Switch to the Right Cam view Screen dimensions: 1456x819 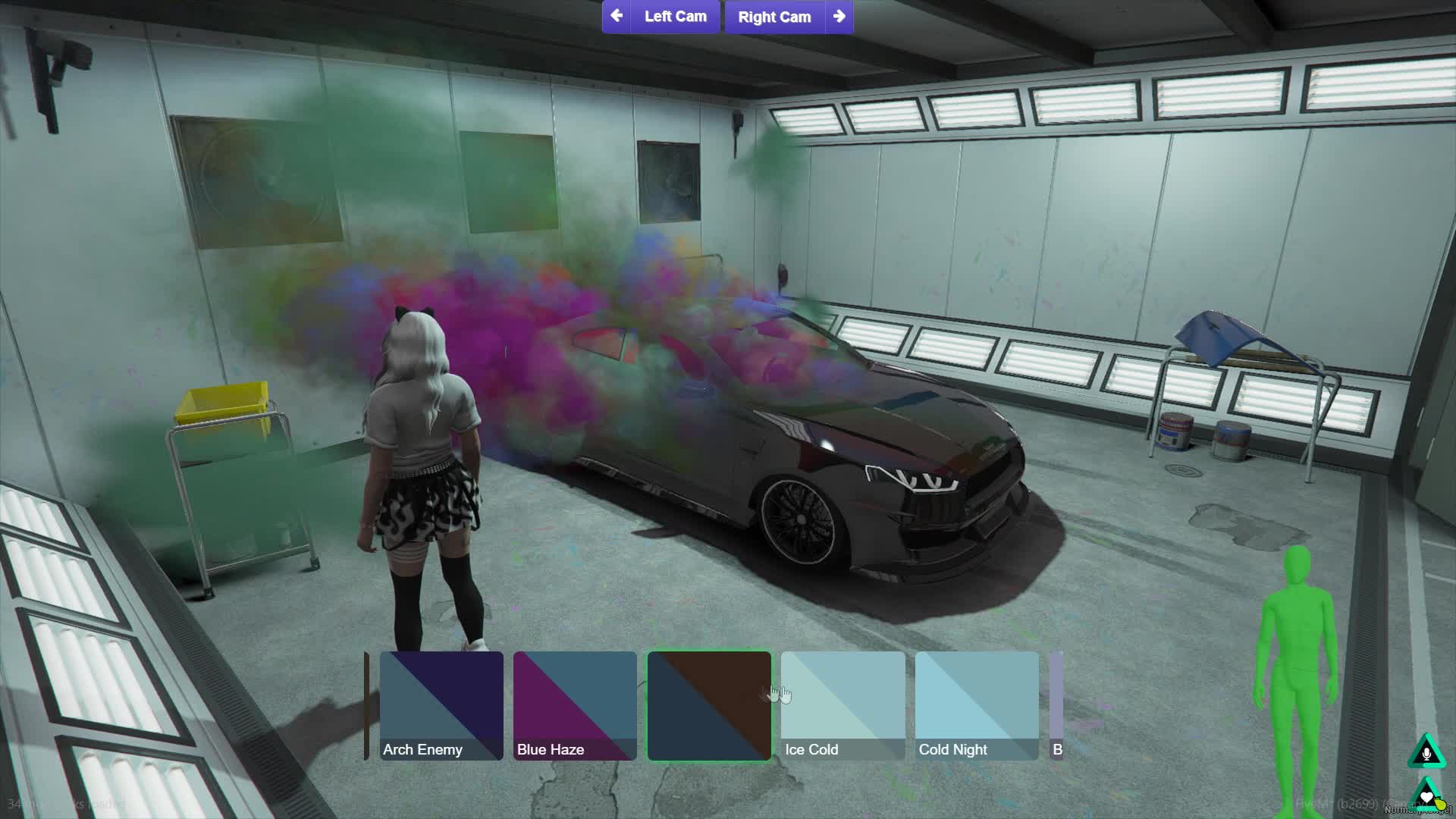point(773,17)
